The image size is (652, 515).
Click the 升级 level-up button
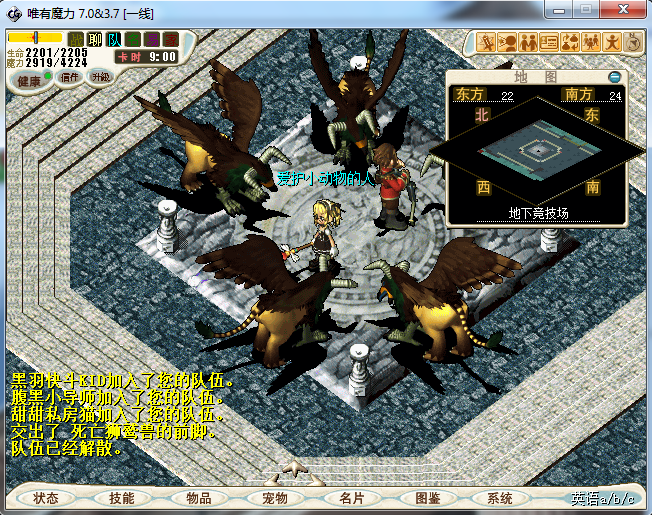coord(101,77)
